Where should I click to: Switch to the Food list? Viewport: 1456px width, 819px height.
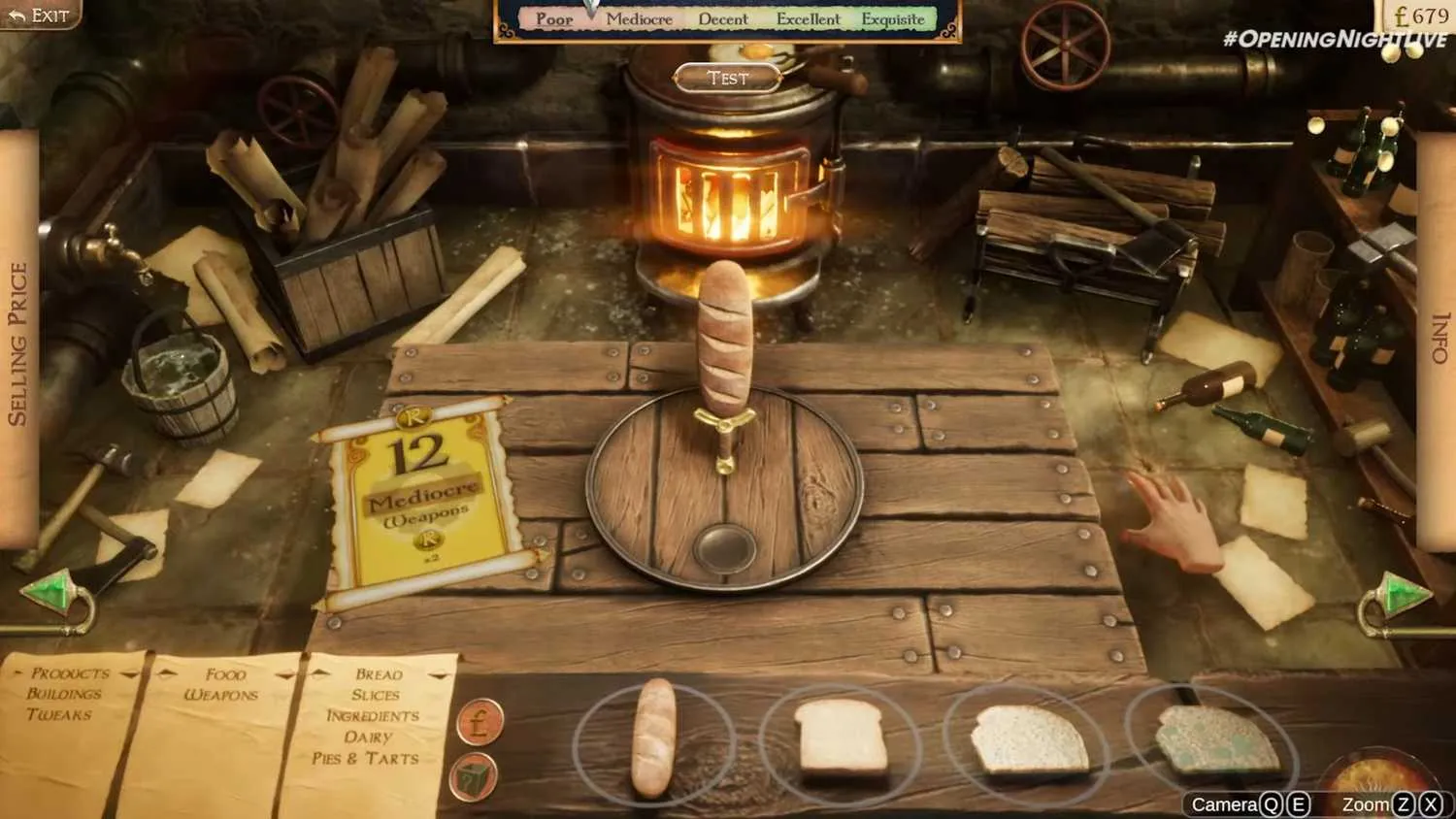point(225,674)
